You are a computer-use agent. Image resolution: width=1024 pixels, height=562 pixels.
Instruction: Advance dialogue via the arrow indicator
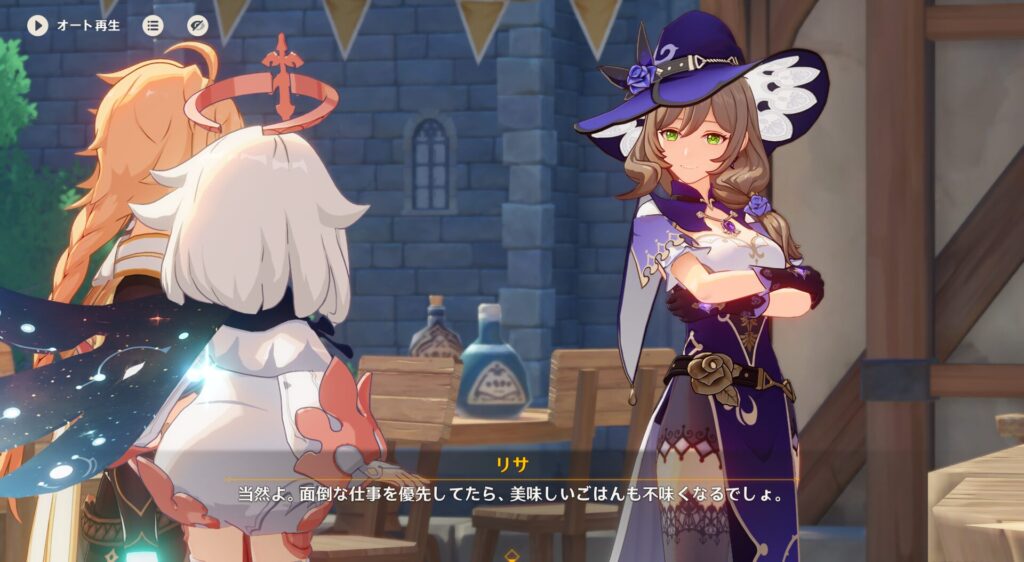point(512,554)
